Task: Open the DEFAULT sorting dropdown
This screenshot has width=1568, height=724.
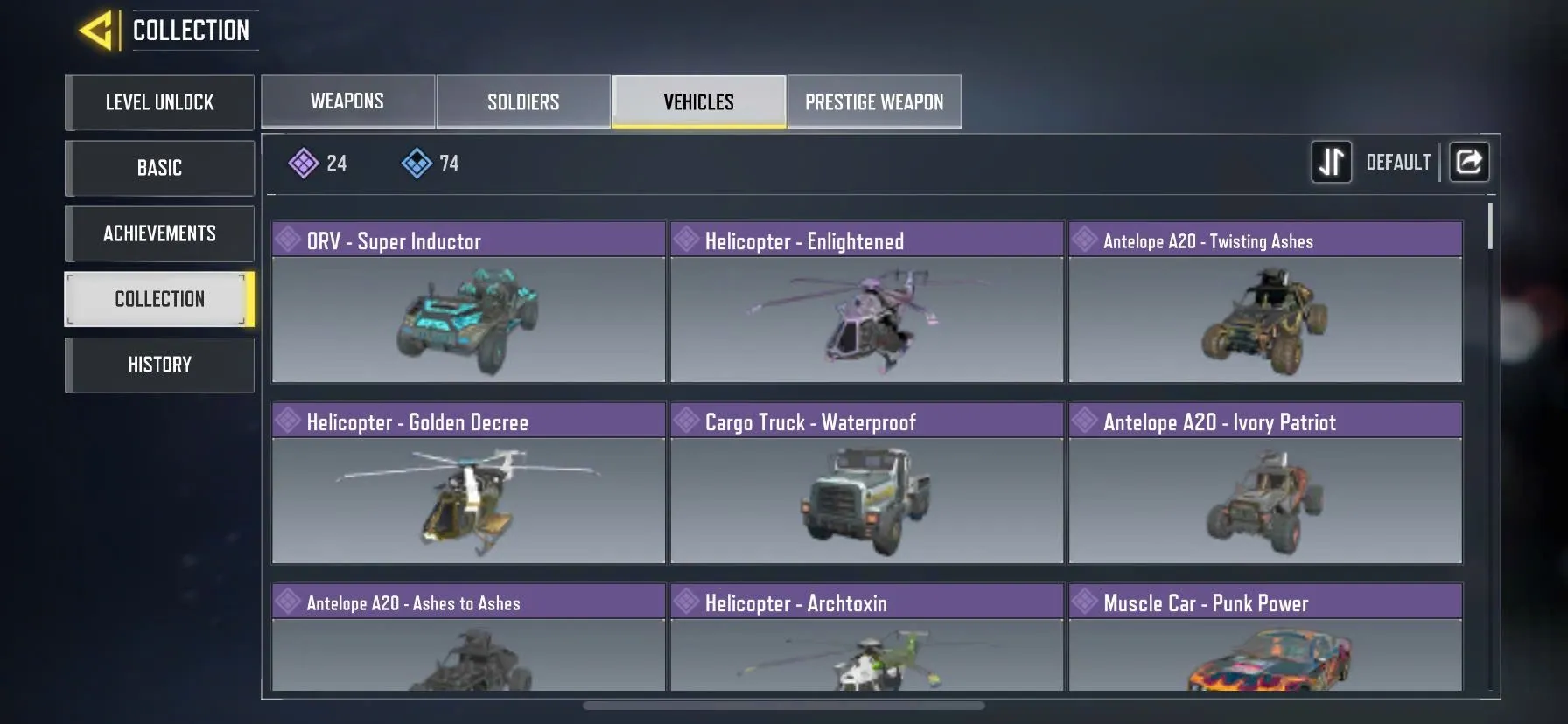Action: click(x=1398, y=162)
